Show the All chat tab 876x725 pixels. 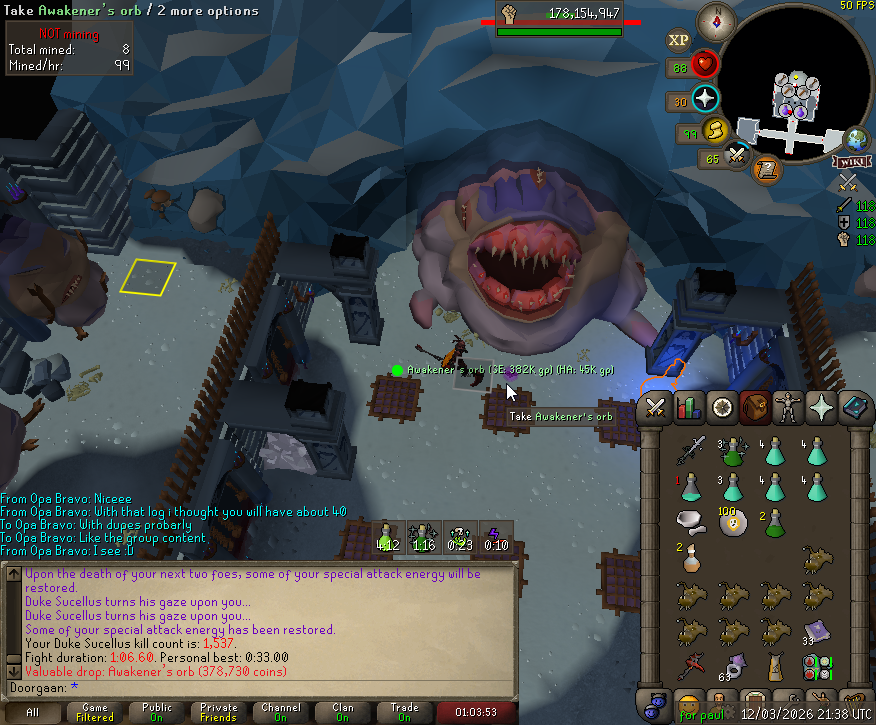[33, 712]
